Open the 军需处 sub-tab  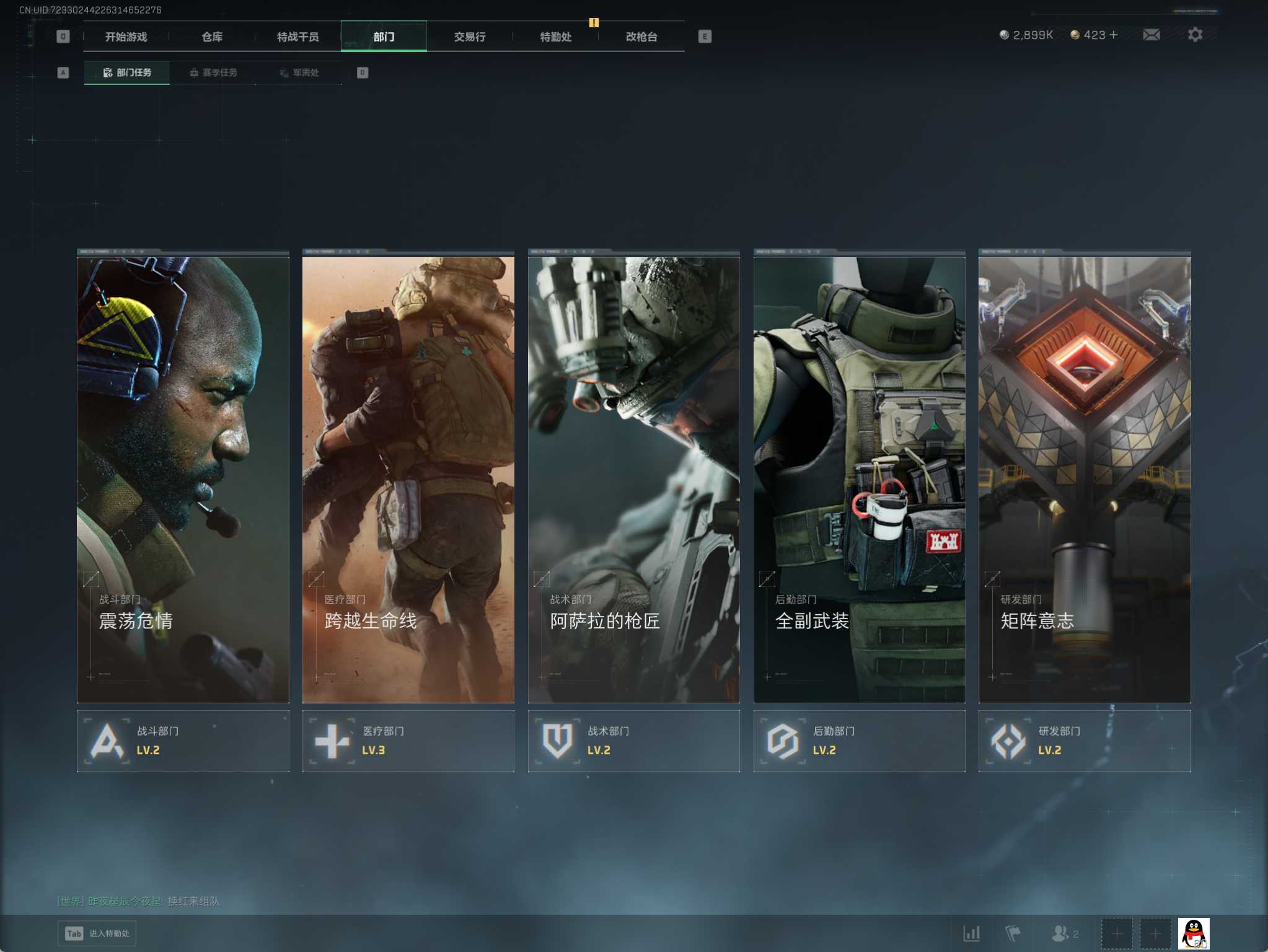299,73
